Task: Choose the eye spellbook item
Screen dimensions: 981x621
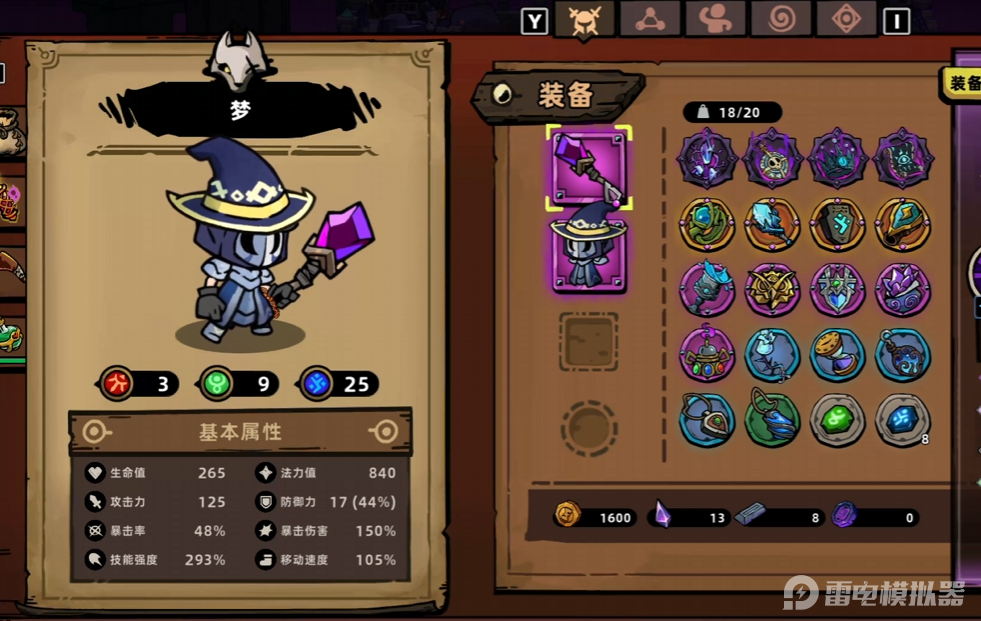Action: click(904, 157)
